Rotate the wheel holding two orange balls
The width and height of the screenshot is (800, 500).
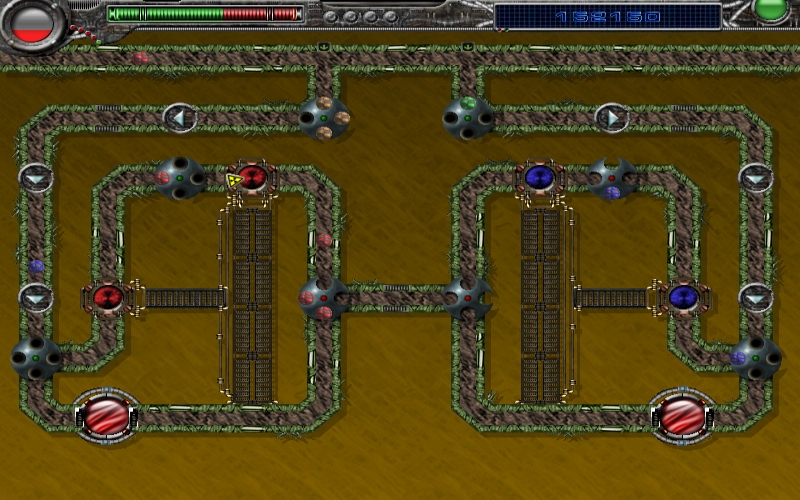click(324, 118)
